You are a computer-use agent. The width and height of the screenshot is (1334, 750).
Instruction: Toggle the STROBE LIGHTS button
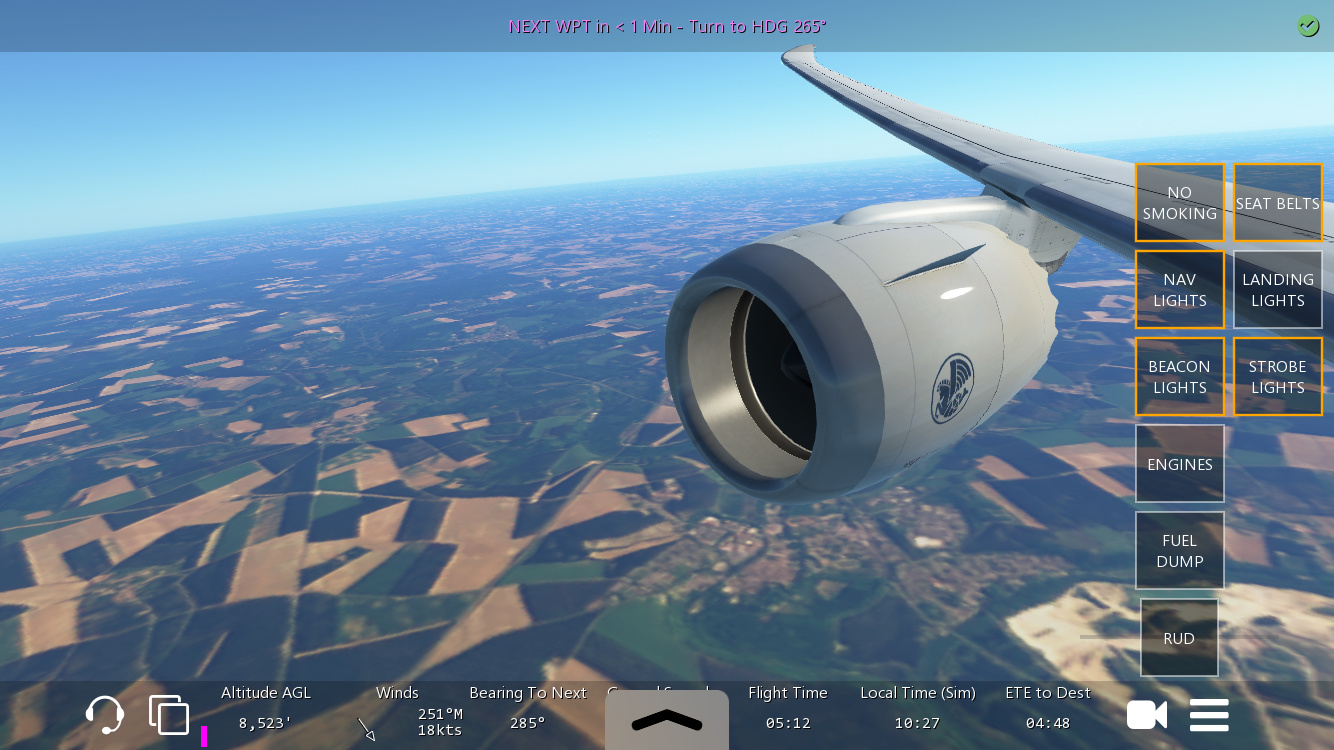(x=1277, y=377)
